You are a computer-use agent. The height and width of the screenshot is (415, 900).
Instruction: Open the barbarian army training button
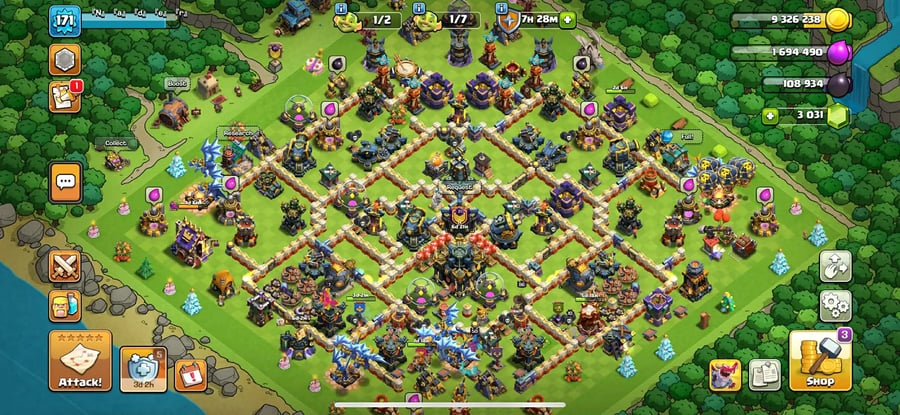pyautogui.click(x=65, y=305)
